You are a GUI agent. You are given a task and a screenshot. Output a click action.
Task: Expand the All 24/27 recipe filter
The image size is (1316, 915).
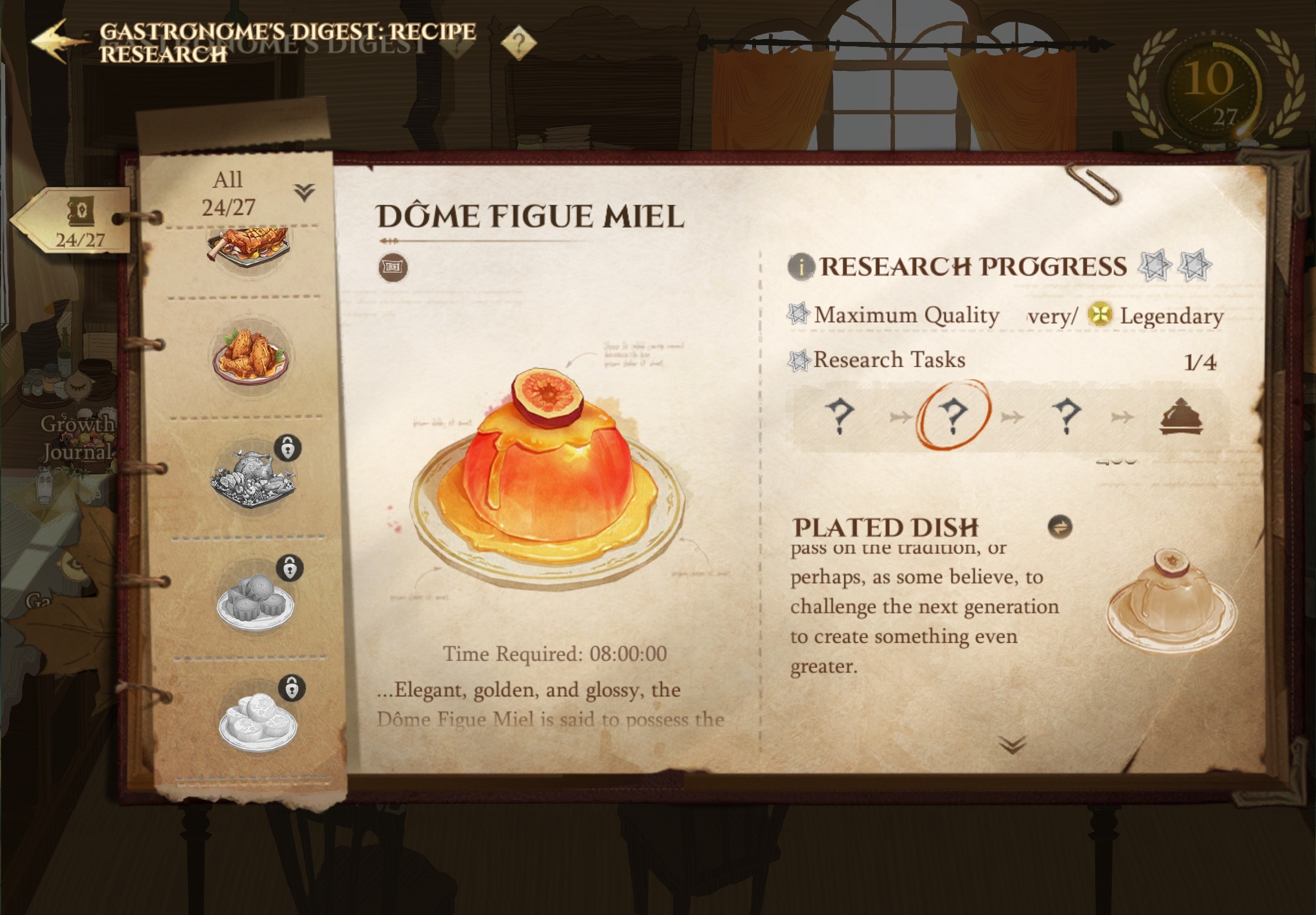[x=304, y=192]
